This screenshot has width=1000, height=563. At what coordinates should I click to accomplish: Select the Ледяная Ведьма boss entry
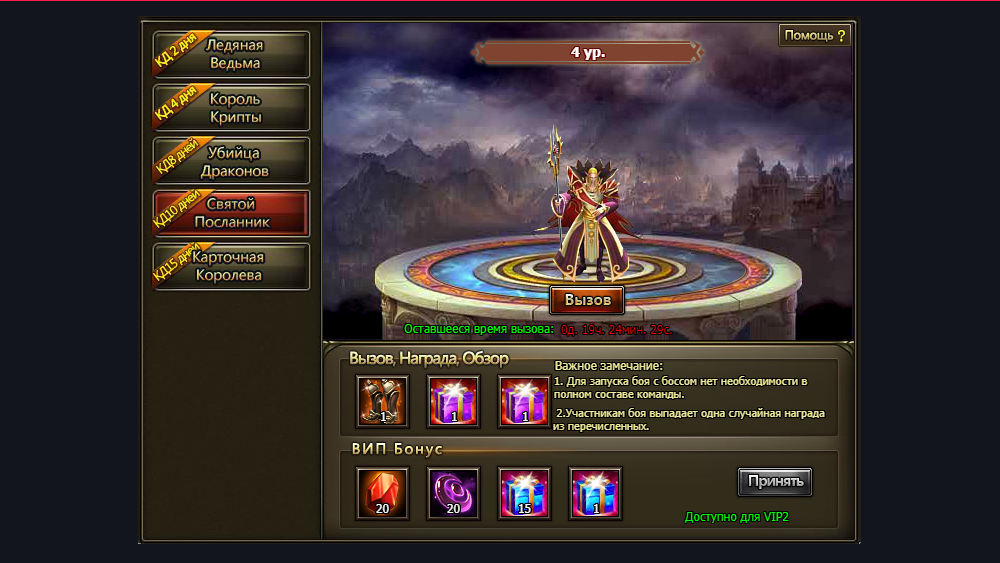coord(232,54)
